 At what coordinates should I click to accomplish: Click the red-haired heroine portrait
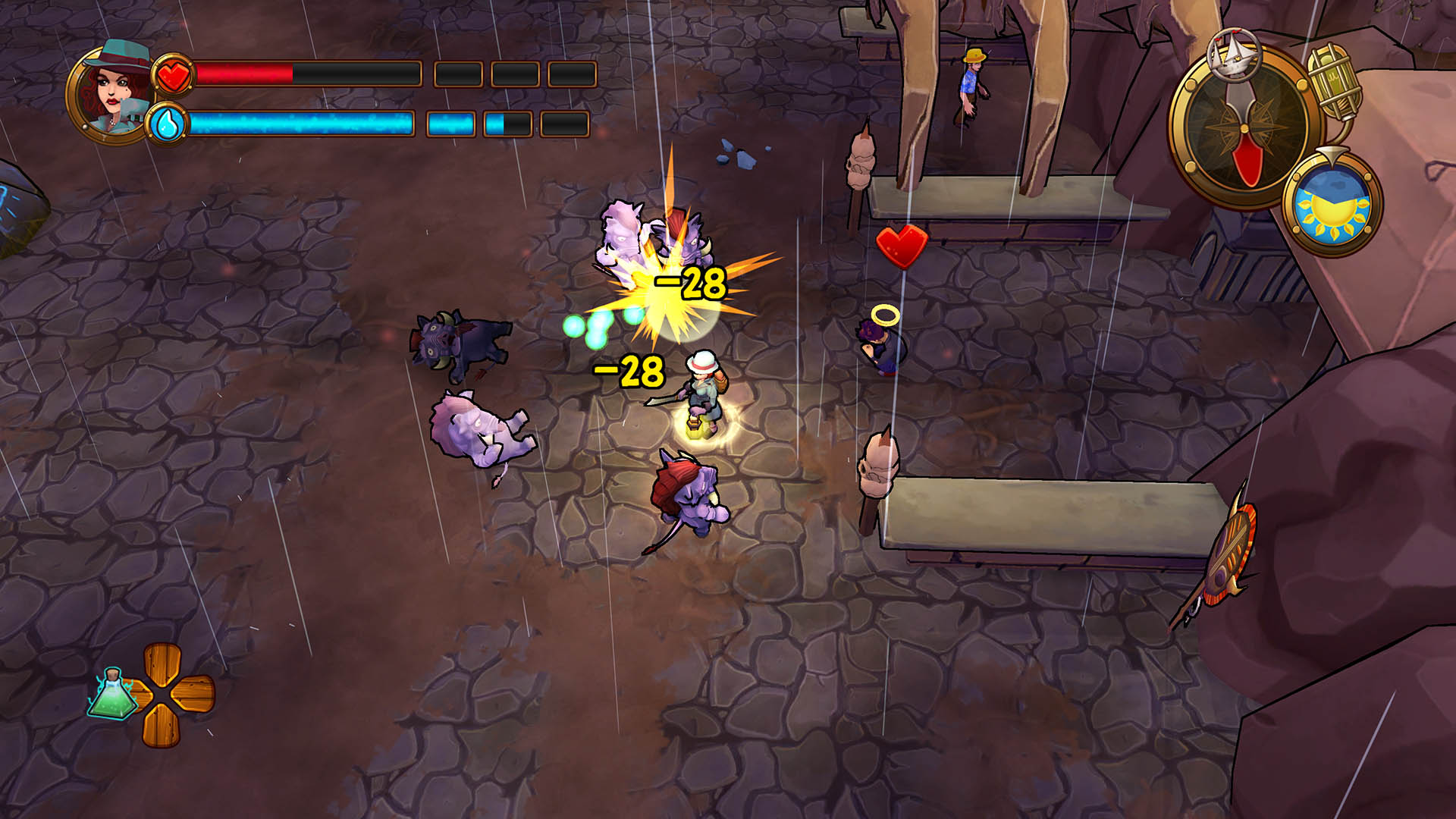[x=110, y=91]
